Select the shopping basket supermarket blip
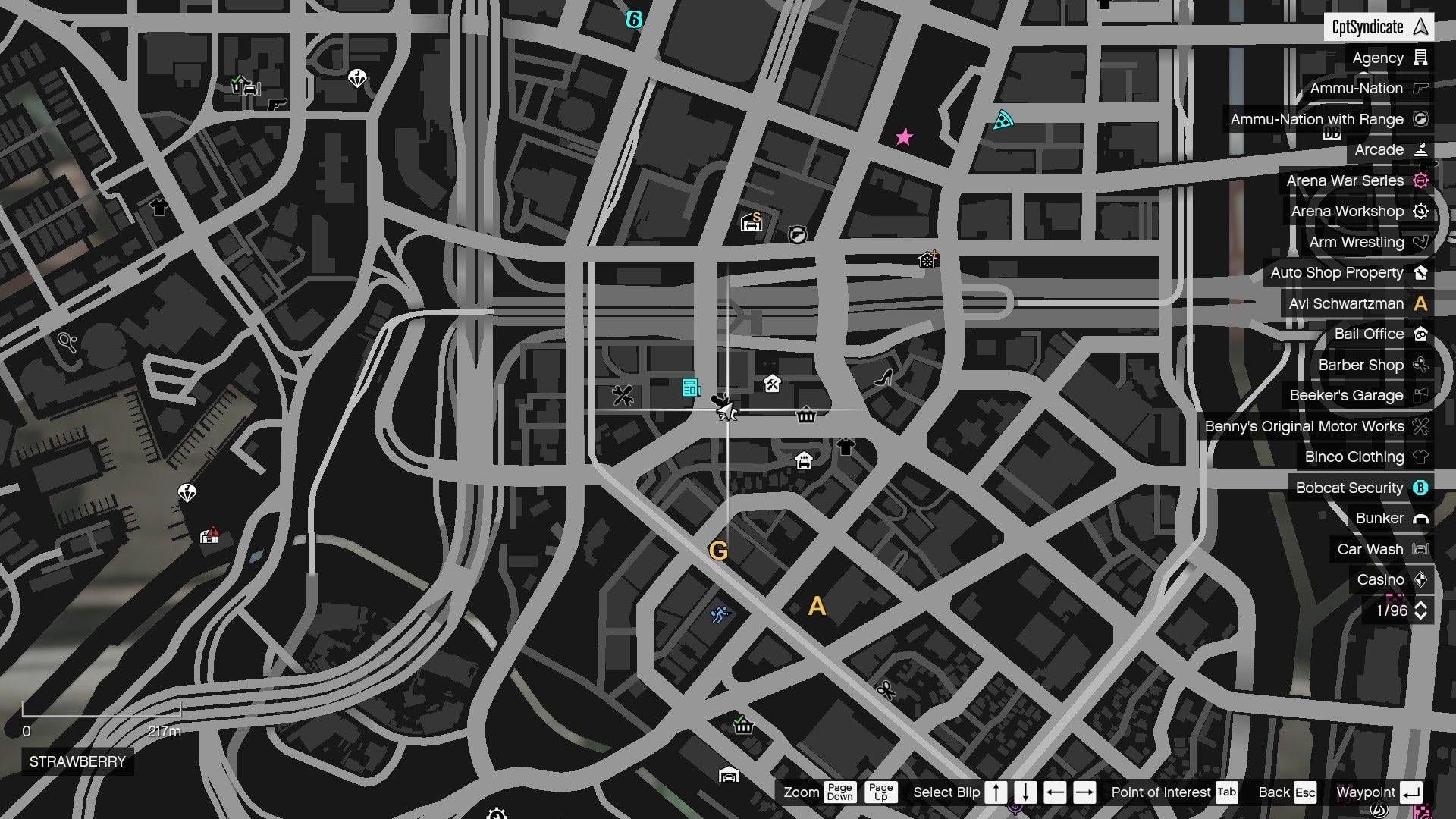1456x819 pixels. coord(743,726)
